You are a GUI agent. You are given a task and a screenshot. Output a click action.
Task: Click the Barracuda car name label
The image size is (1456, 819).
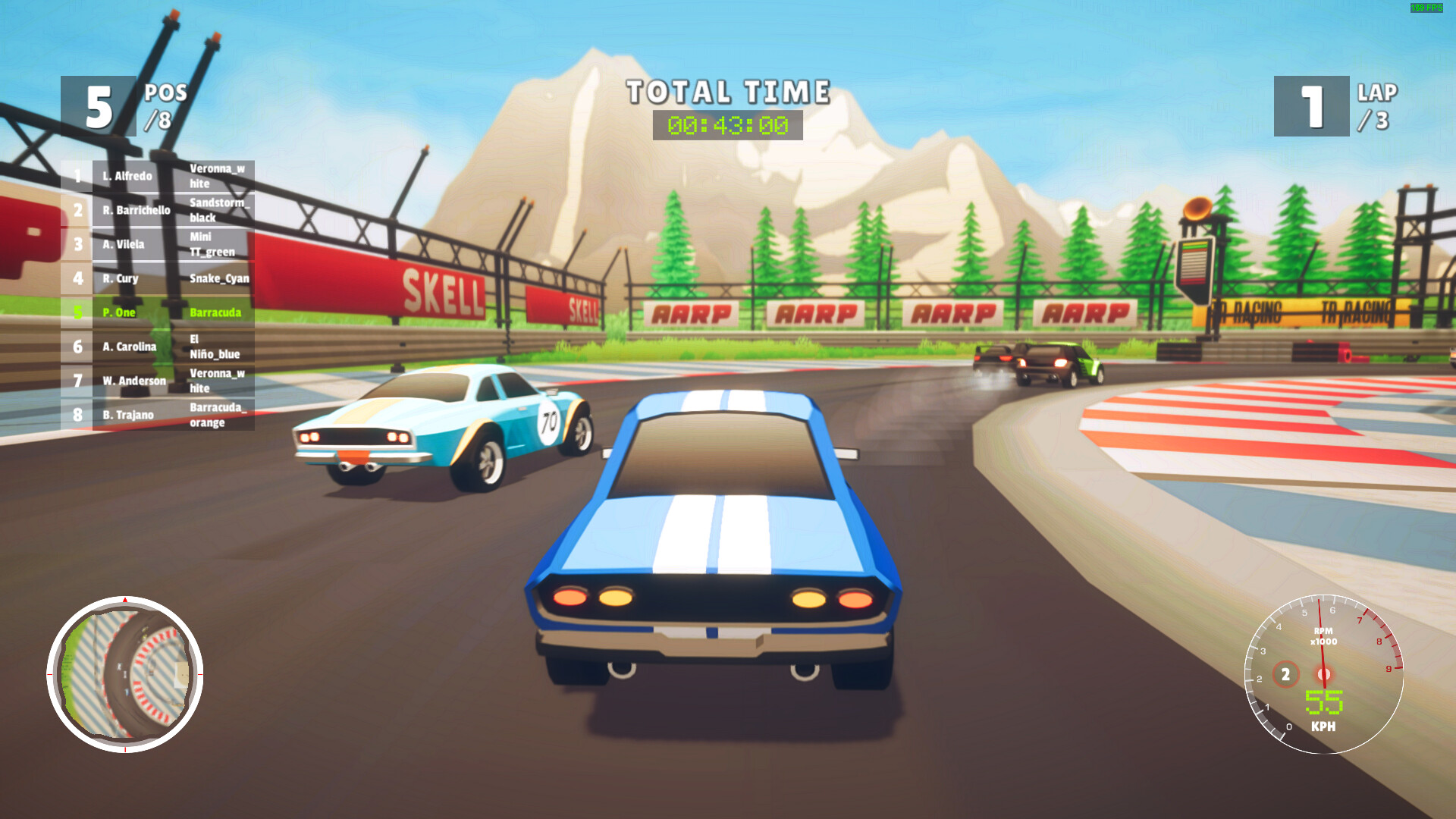pos(215,312)
